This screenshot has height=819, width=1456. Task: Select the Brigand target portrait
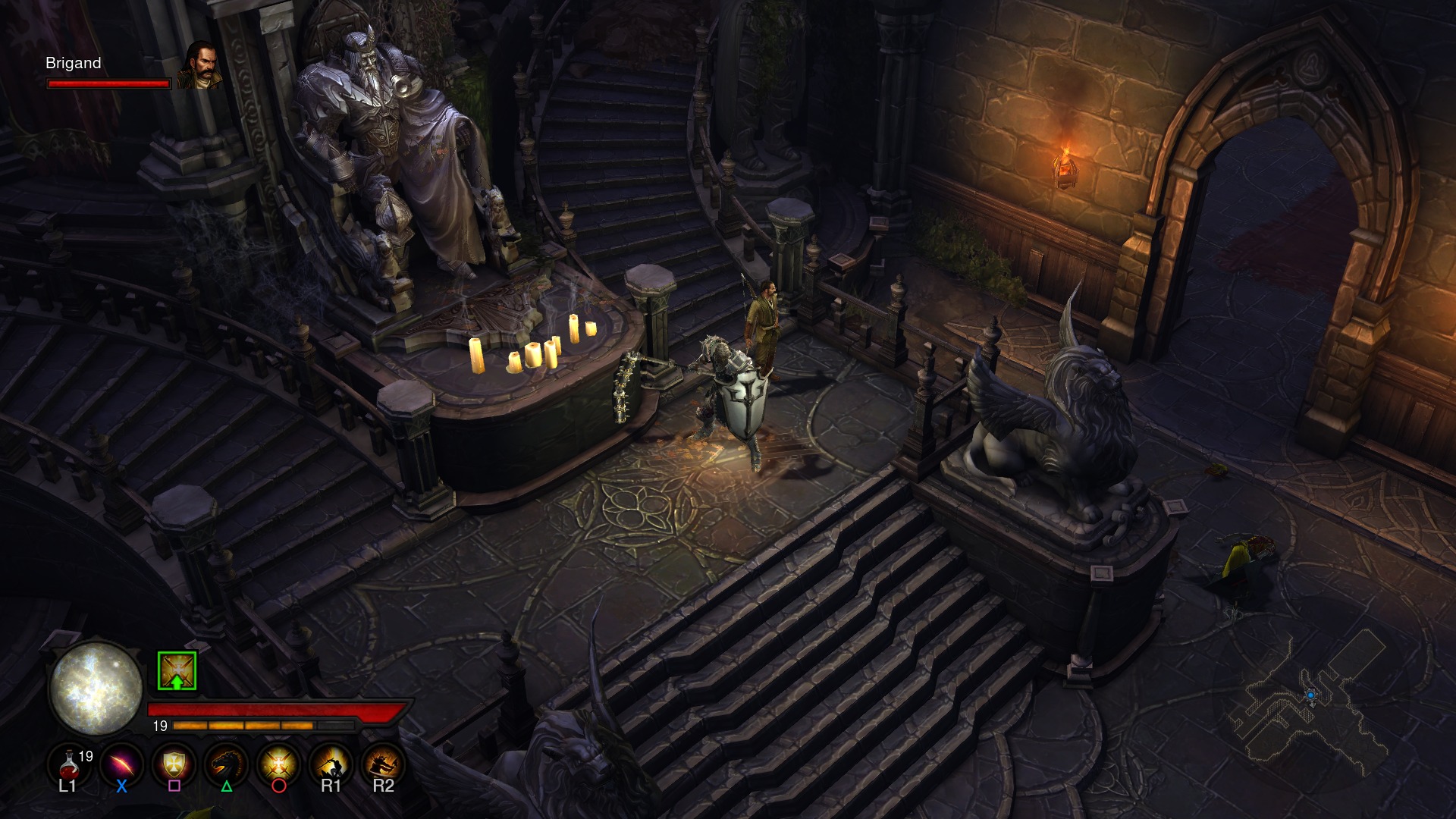coord(201,66)
